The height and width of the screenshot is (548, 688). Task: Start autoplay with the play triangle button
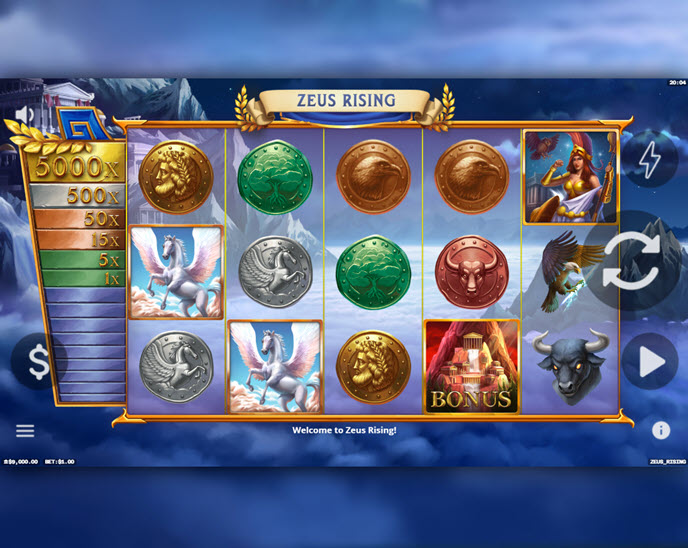(650, 362)
